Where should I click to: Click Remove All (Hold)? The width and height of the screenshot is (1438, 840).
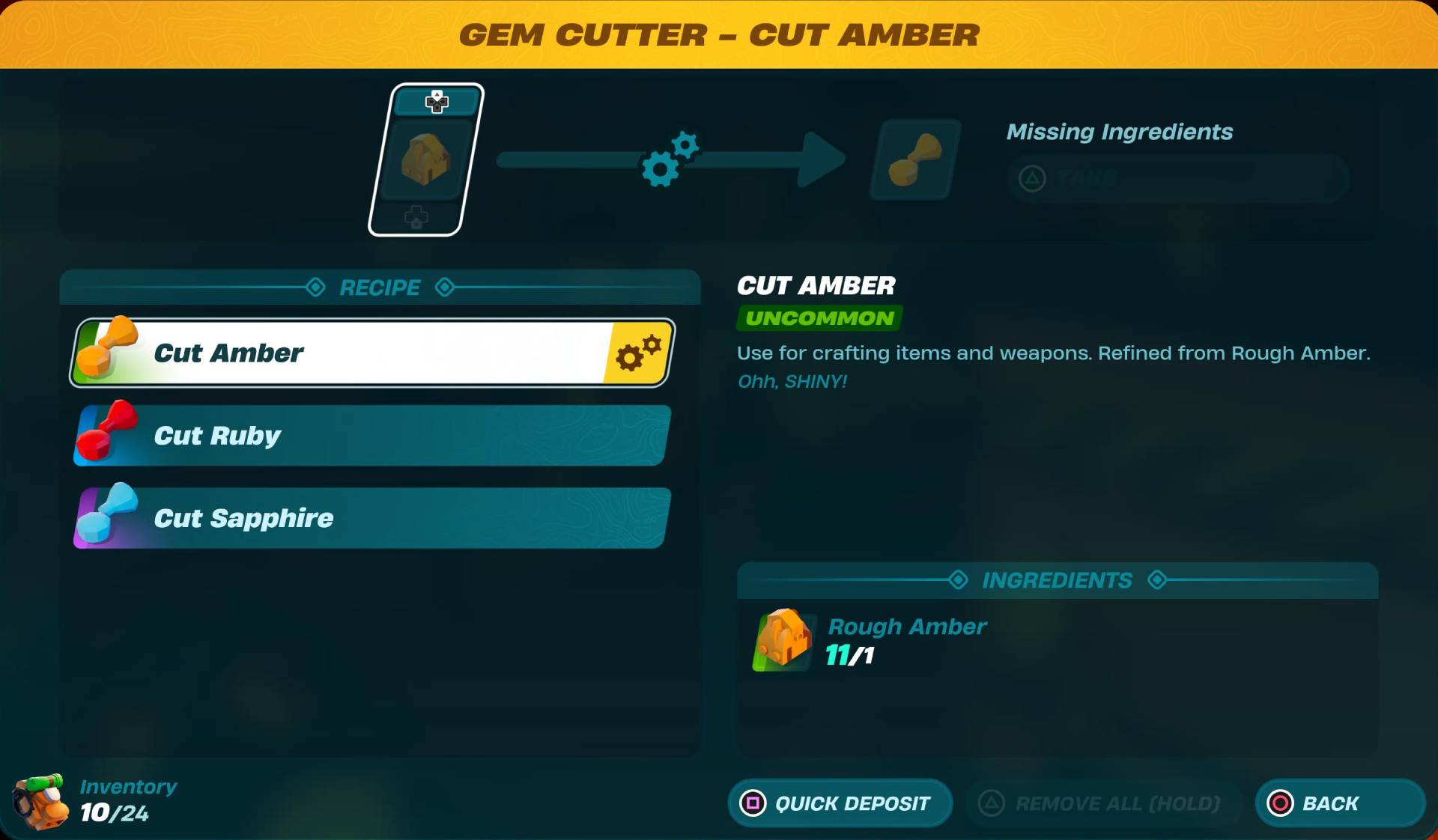[x=1101, y=803]
